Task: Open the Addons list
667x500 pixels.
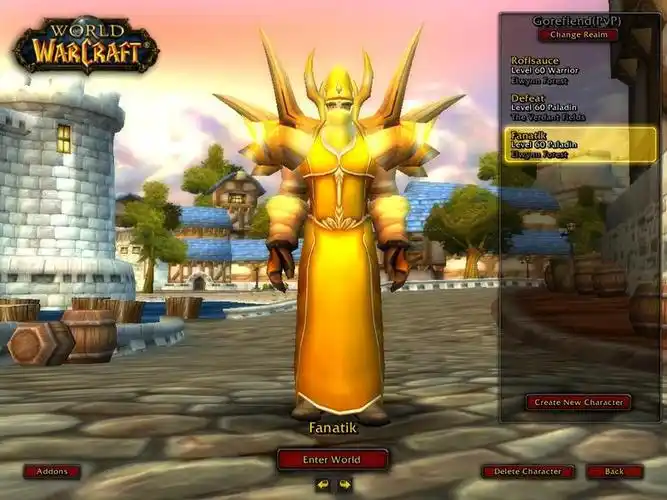Action: (51, 471)
